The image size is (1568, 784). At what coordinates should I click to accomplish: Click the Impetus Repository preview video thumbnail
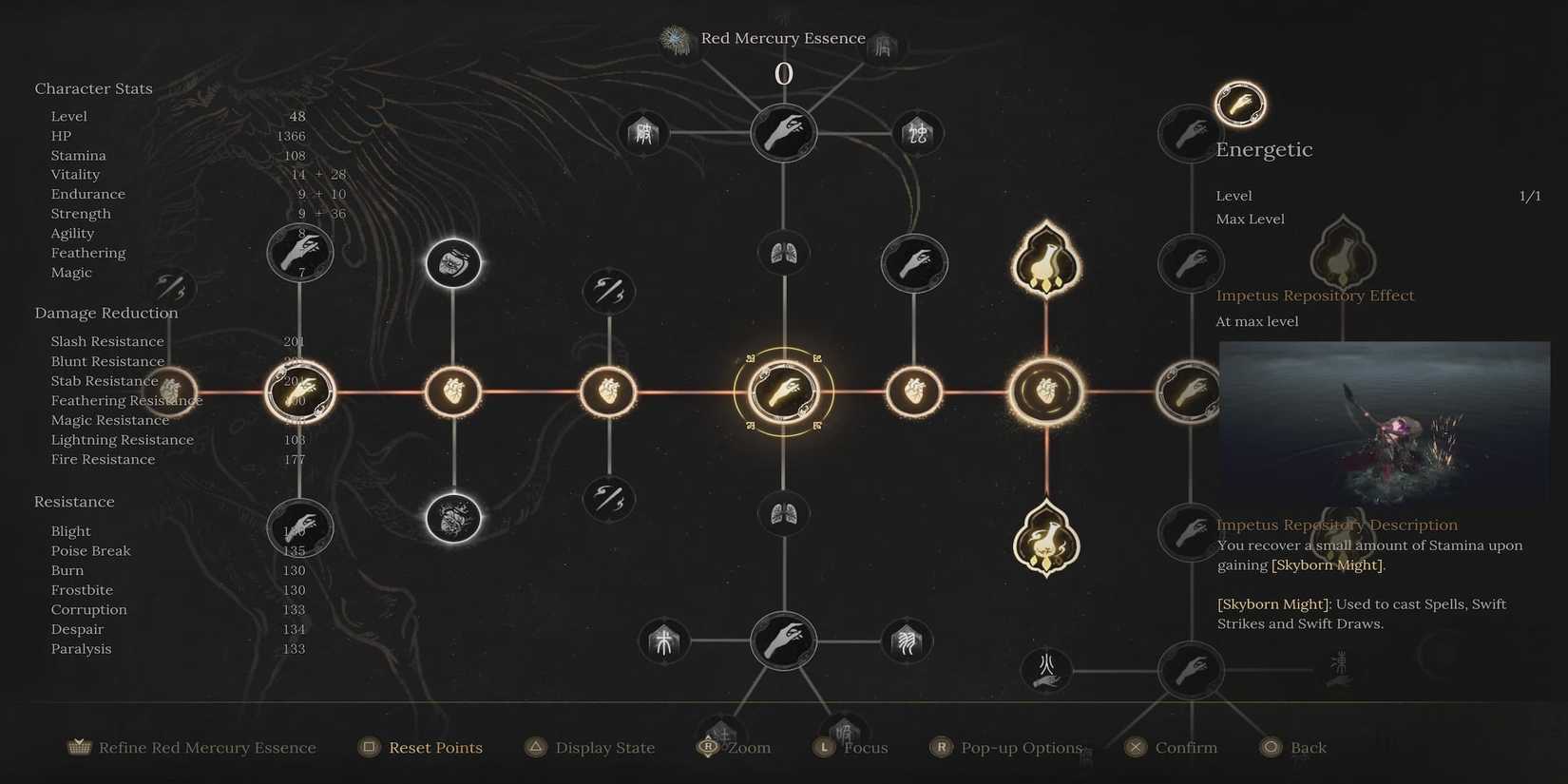[1384, 423]
